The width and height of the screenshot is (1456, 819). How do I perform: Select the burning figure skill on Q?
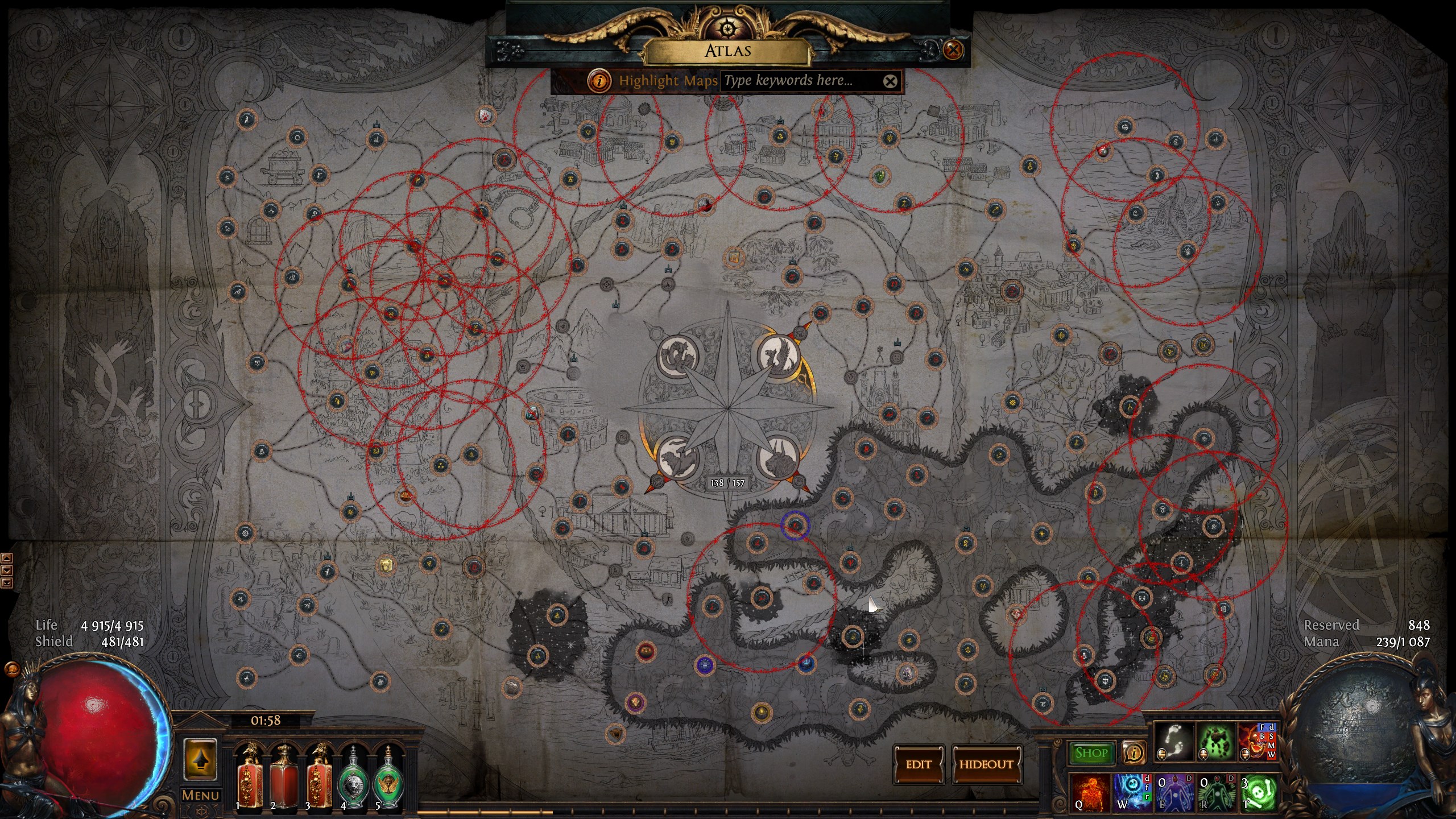(x=1089, y=793)
